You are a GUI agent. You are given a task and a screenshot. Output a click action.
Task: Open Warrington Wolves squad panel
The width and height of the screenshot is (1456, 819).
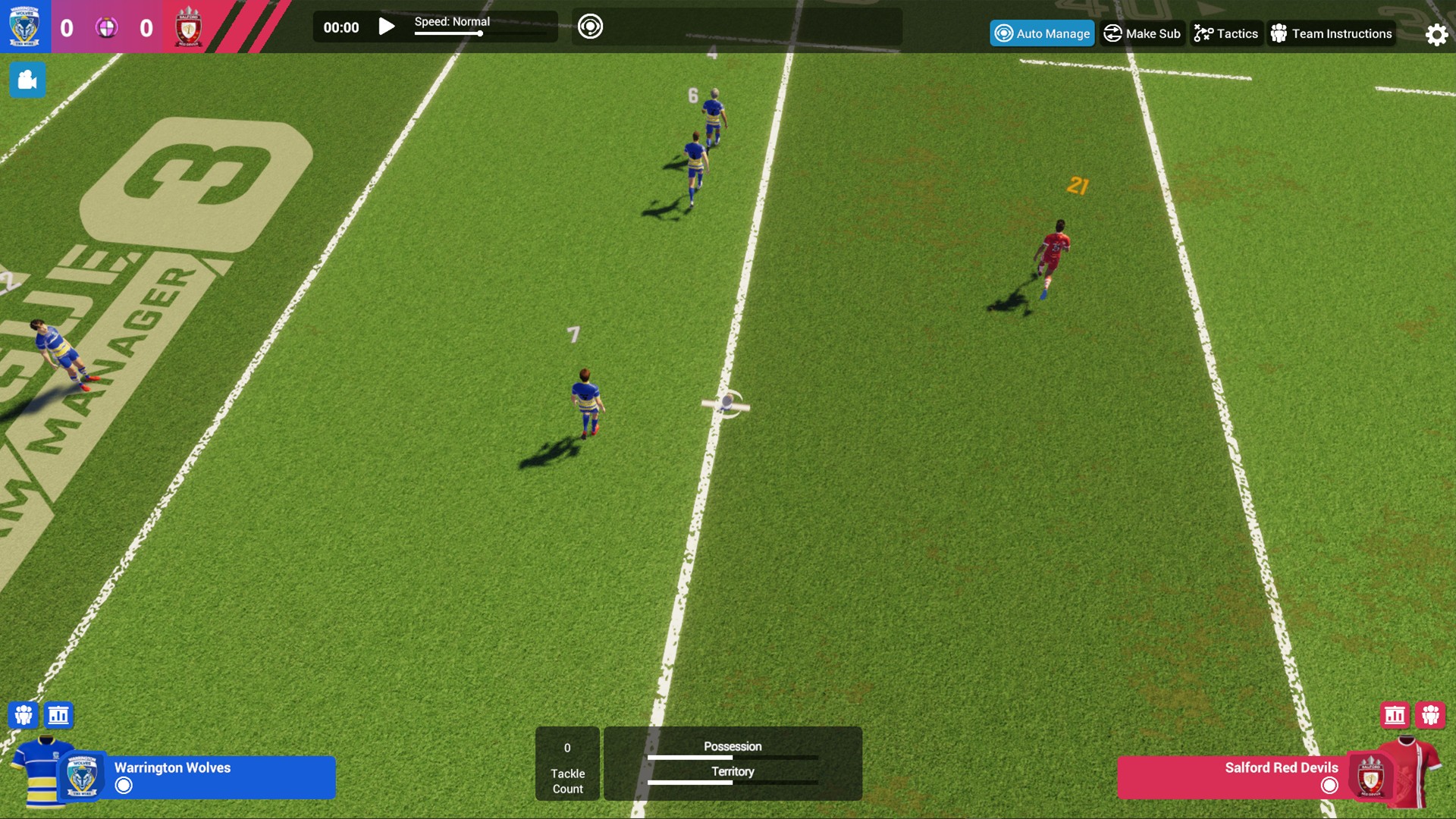tap(24, 715)
